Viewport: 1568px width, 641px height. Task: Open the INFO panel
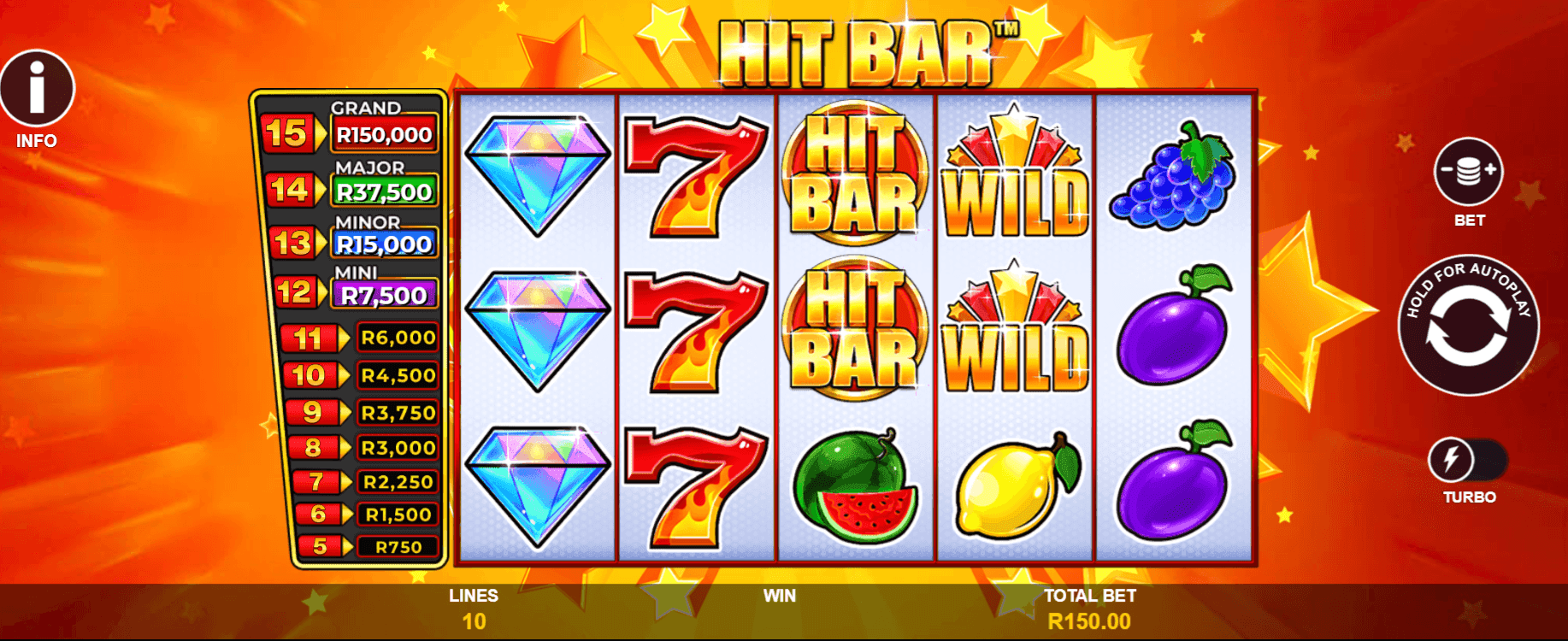tap(38, 88)
